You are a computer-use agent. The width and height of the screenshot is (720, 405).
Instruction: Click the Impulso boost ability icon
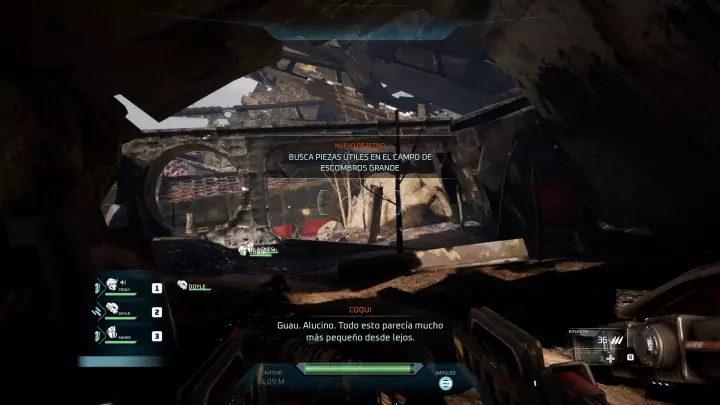[x=446, y=382]
